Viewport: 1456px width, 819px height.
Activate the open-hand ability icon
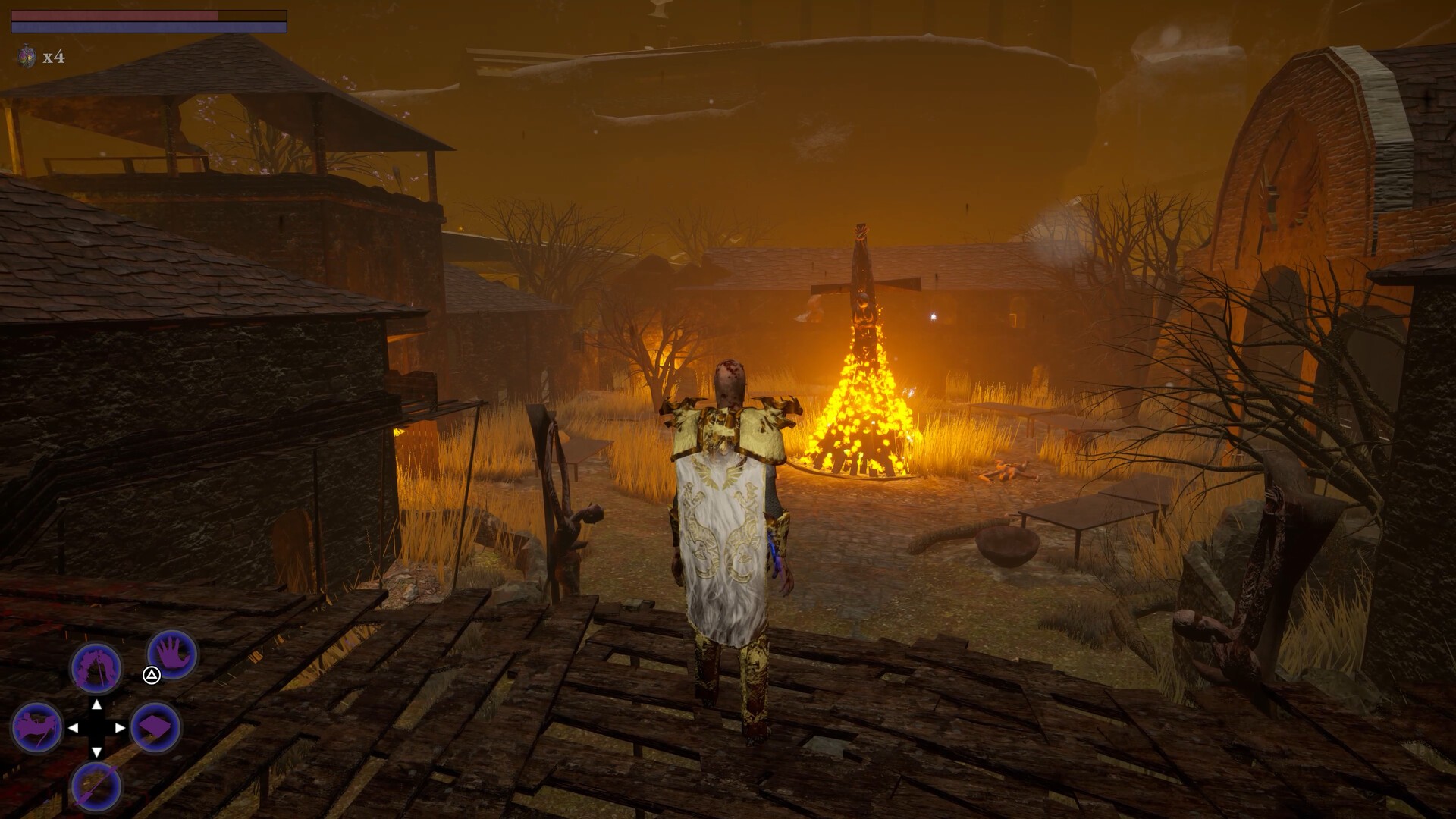click(x=173, y=654)
